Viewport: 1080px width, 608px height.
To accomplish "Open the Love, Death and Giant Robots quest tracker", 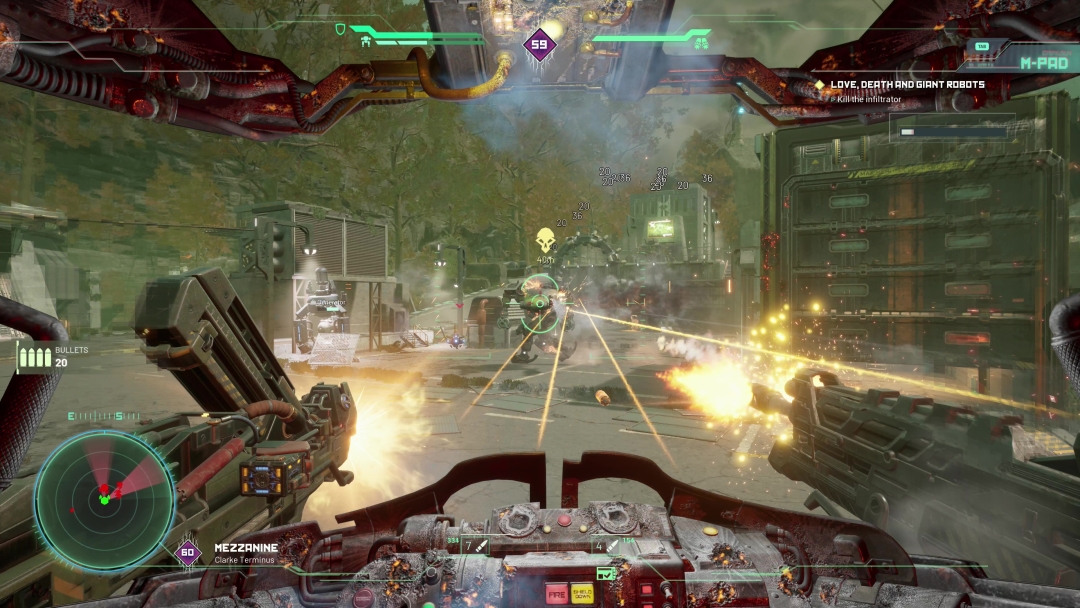I will pos(907,85).
